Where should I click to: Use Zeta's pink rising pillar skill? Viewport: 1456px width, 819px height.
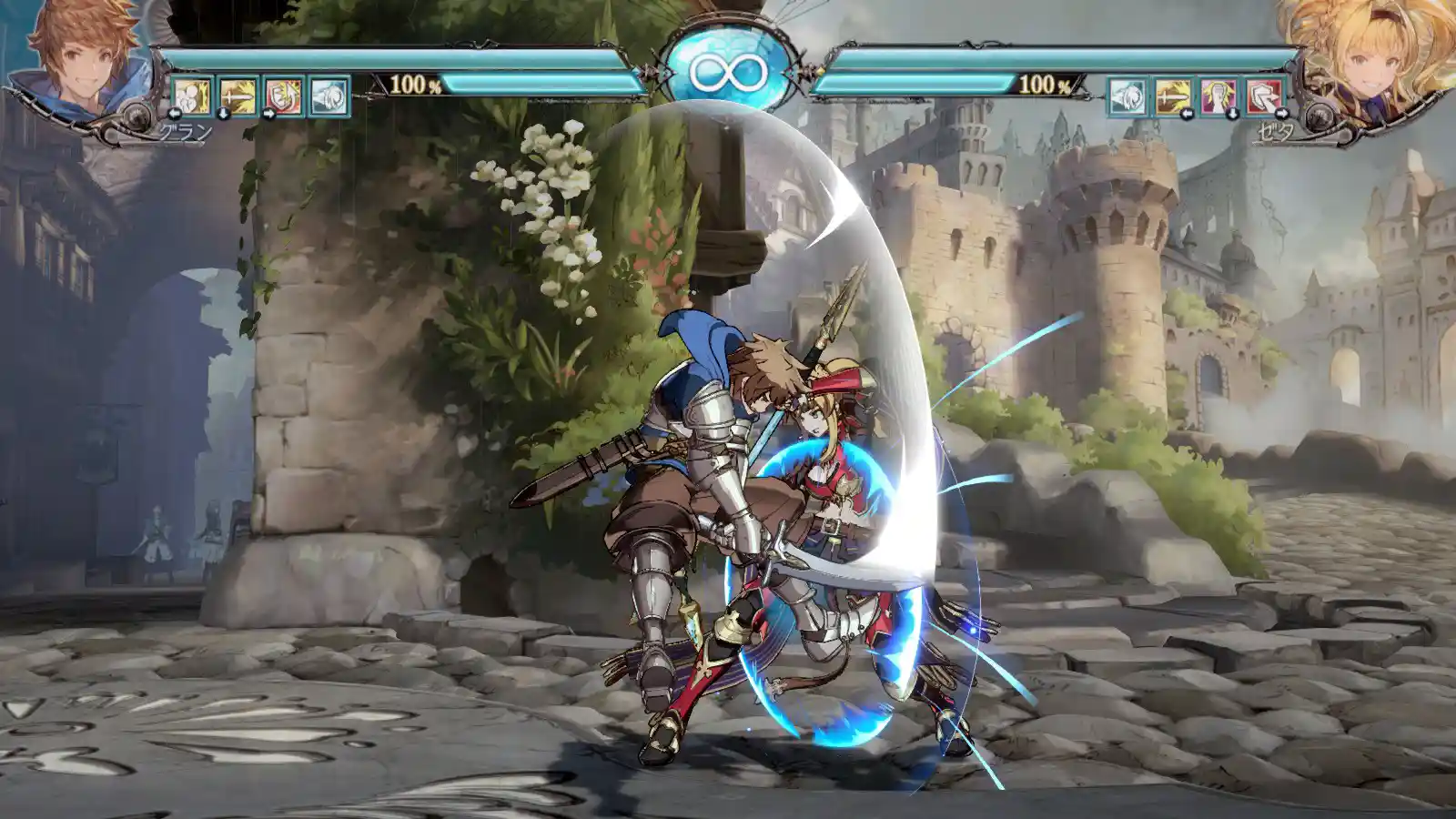click(1218, 96)
